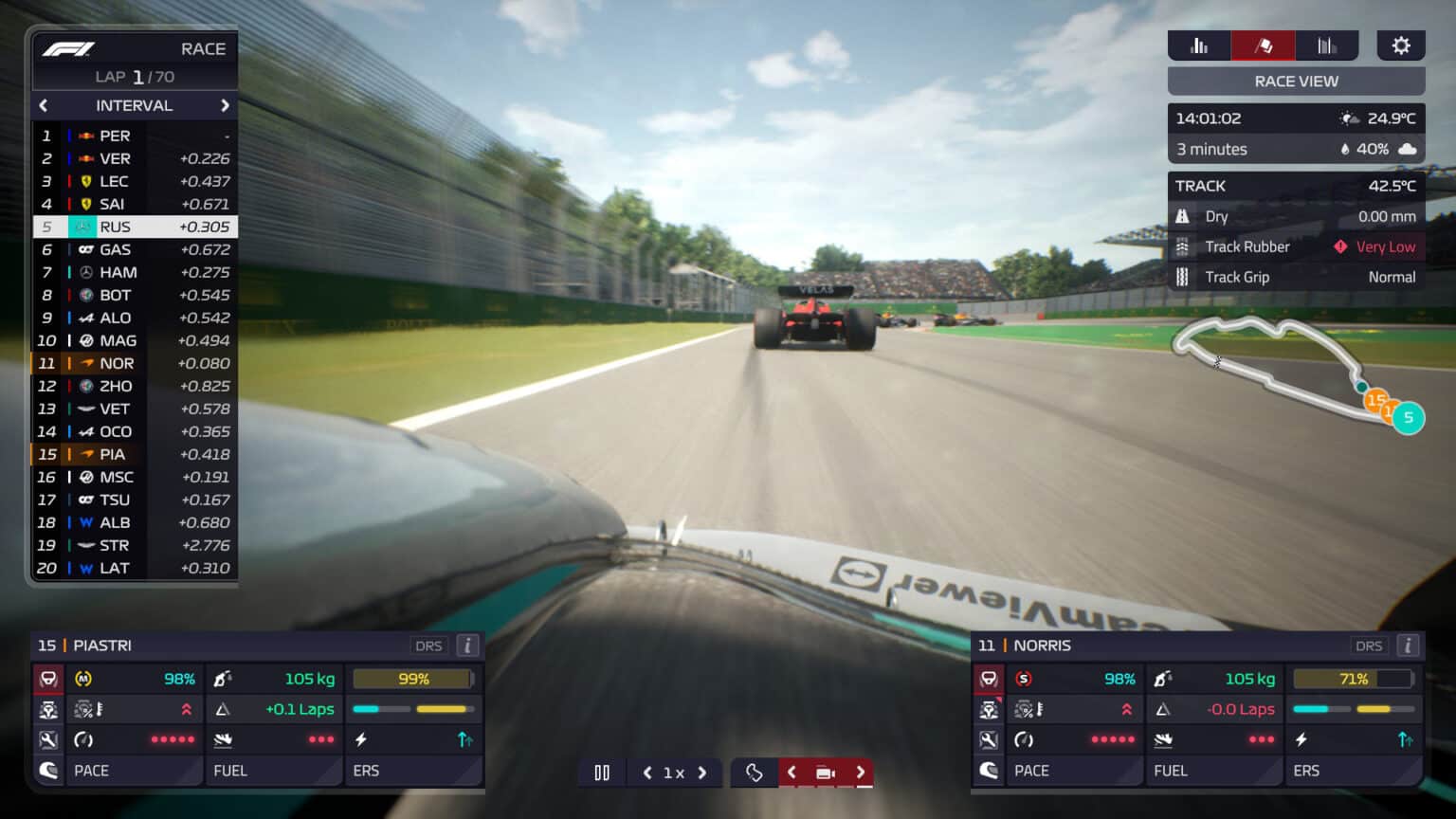
Task: Click the engine temperature icon on Norris panel
Action: tap(1027, 709)
